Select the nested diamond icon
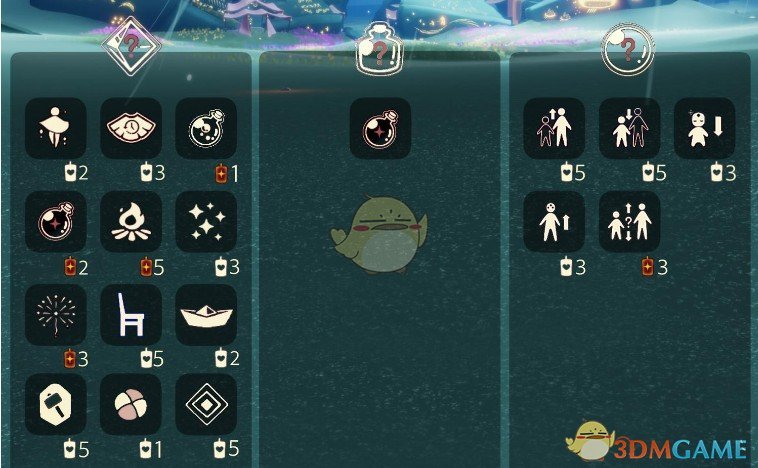The height and width of the screenshot is (468, 758). (206, 404)
